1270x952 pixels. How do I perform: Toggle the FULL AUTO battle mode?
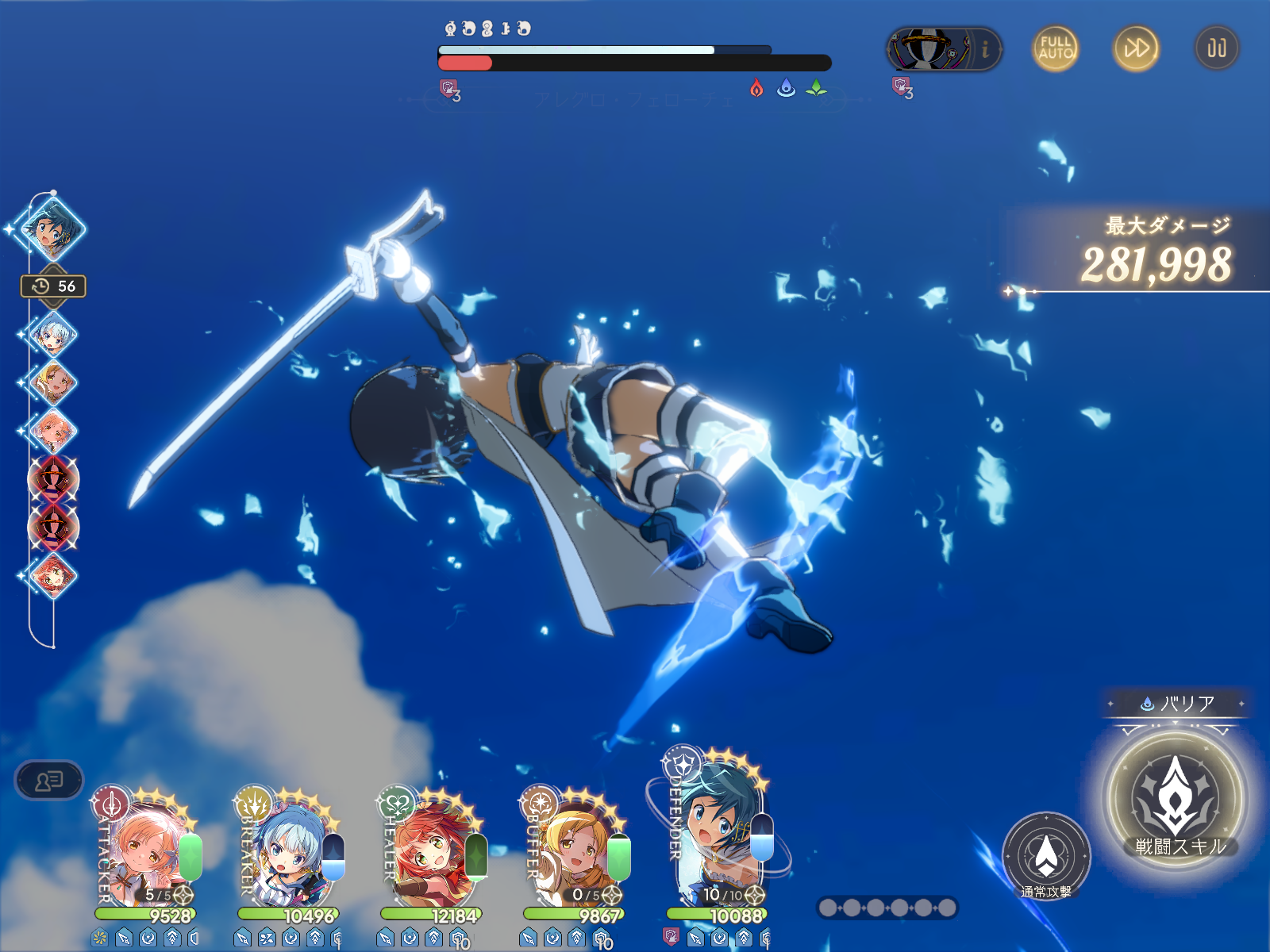1056,48
